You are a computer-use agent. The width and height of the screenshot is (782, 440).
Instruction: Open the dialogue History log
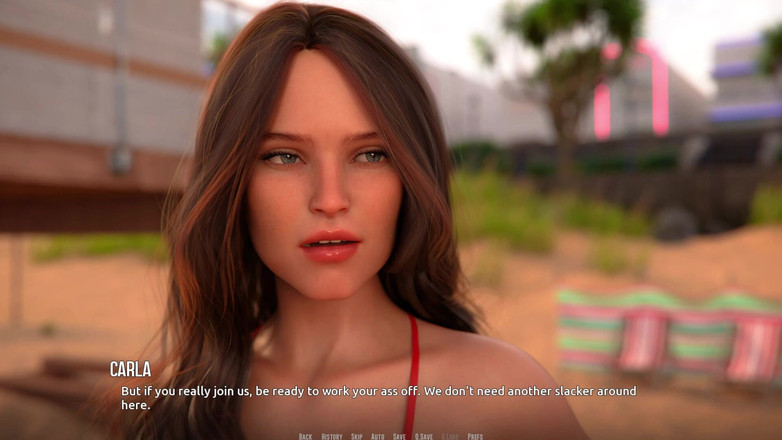(331, 436)
